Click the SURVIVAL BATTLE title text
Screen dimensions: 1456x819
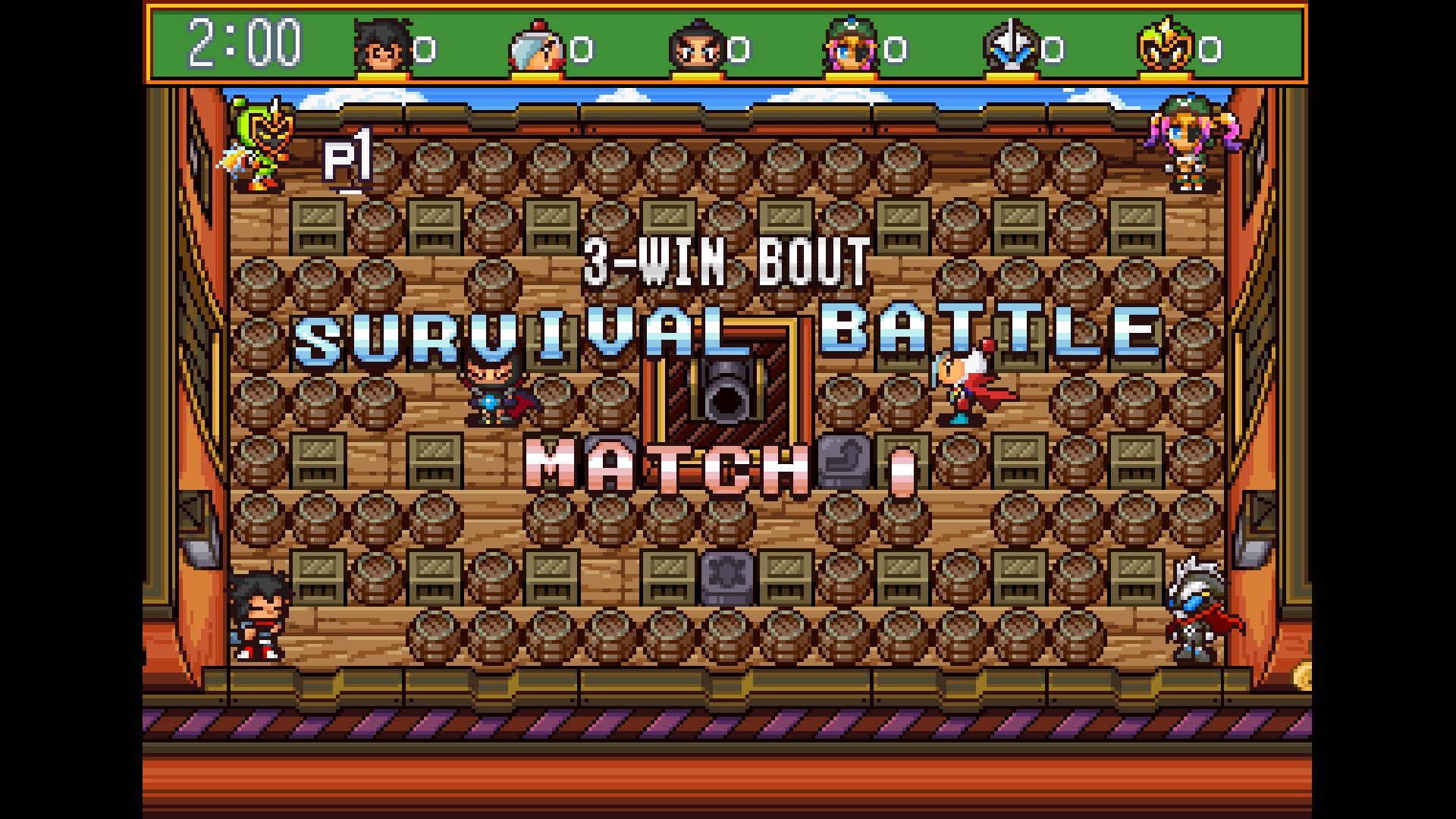point(728,326)
